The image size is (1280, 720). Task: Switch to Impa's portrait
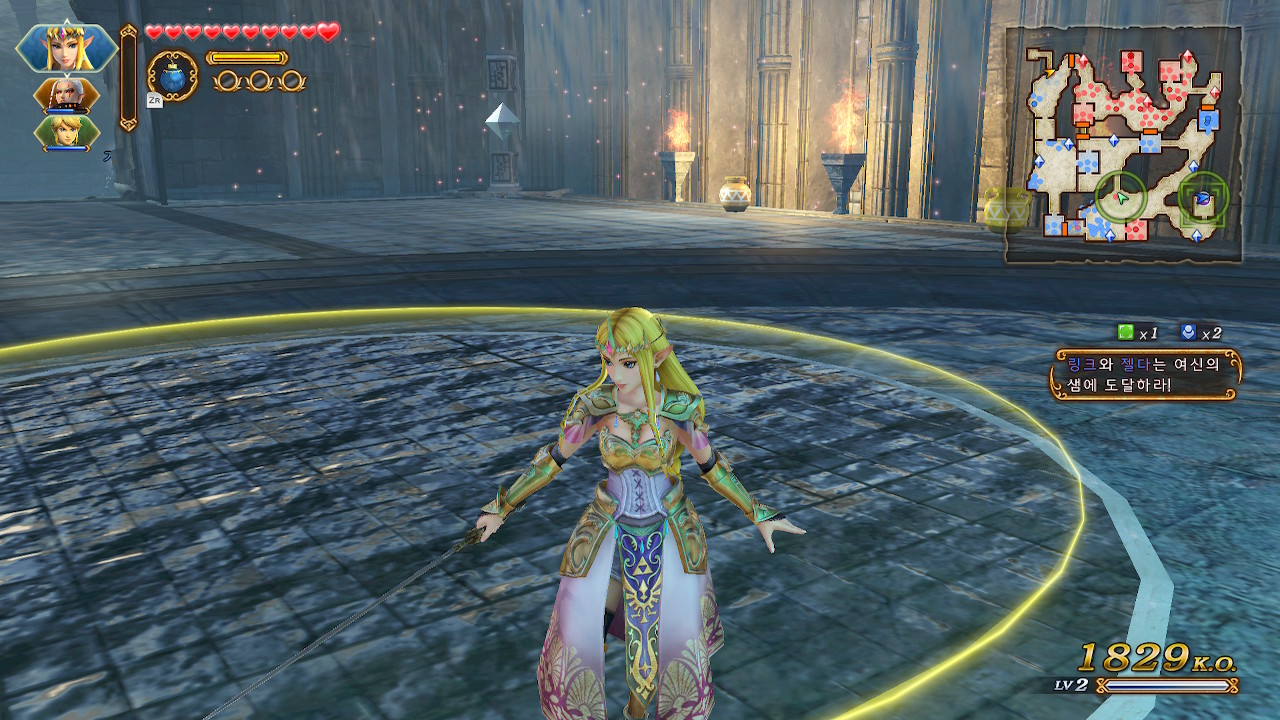coord(67,95)
